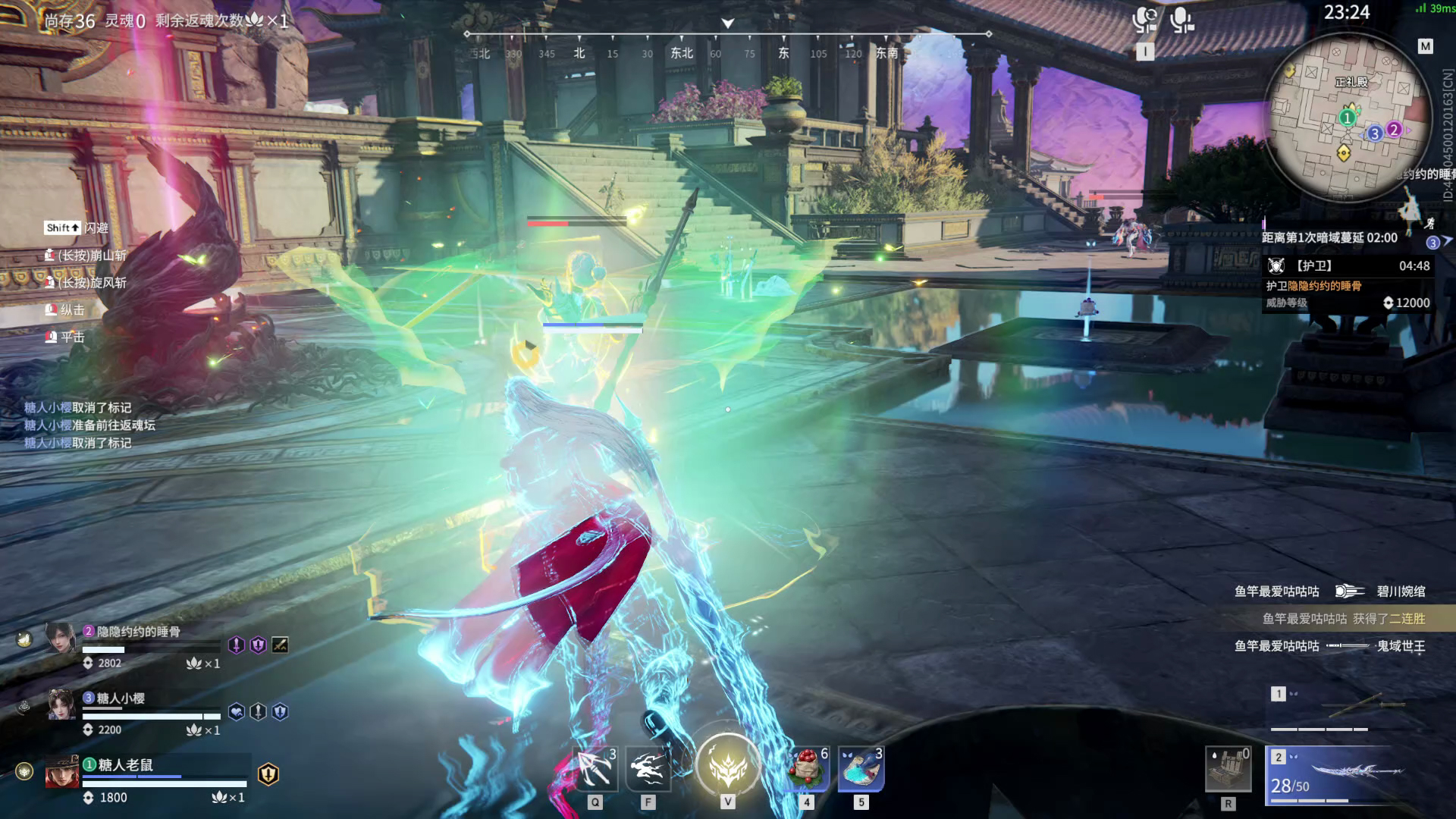Use the F skill ability icon
1456x819 pixels.
(648, 770)
